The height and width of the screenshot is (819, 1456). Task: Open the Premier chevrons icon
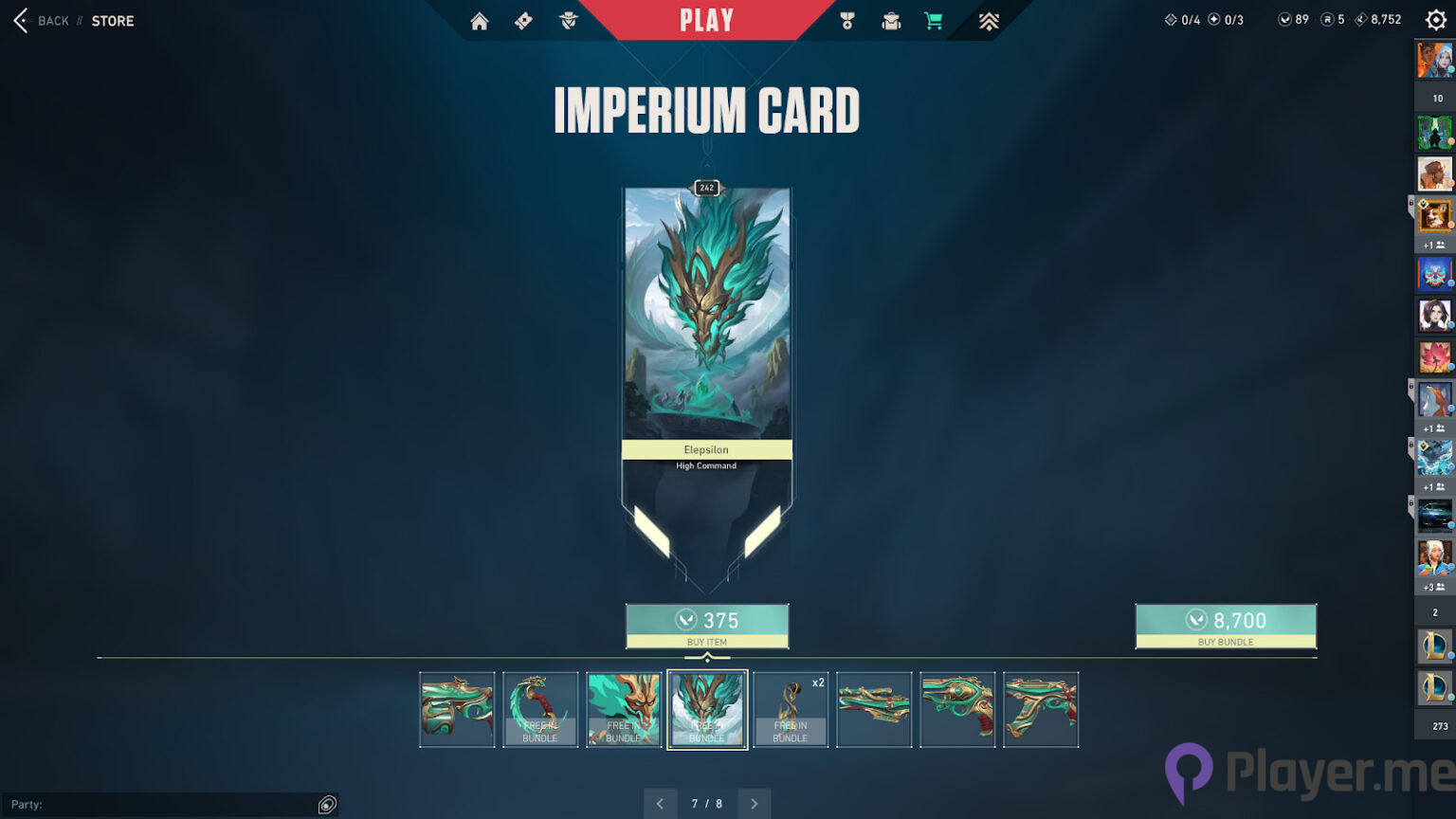[988, 20]
